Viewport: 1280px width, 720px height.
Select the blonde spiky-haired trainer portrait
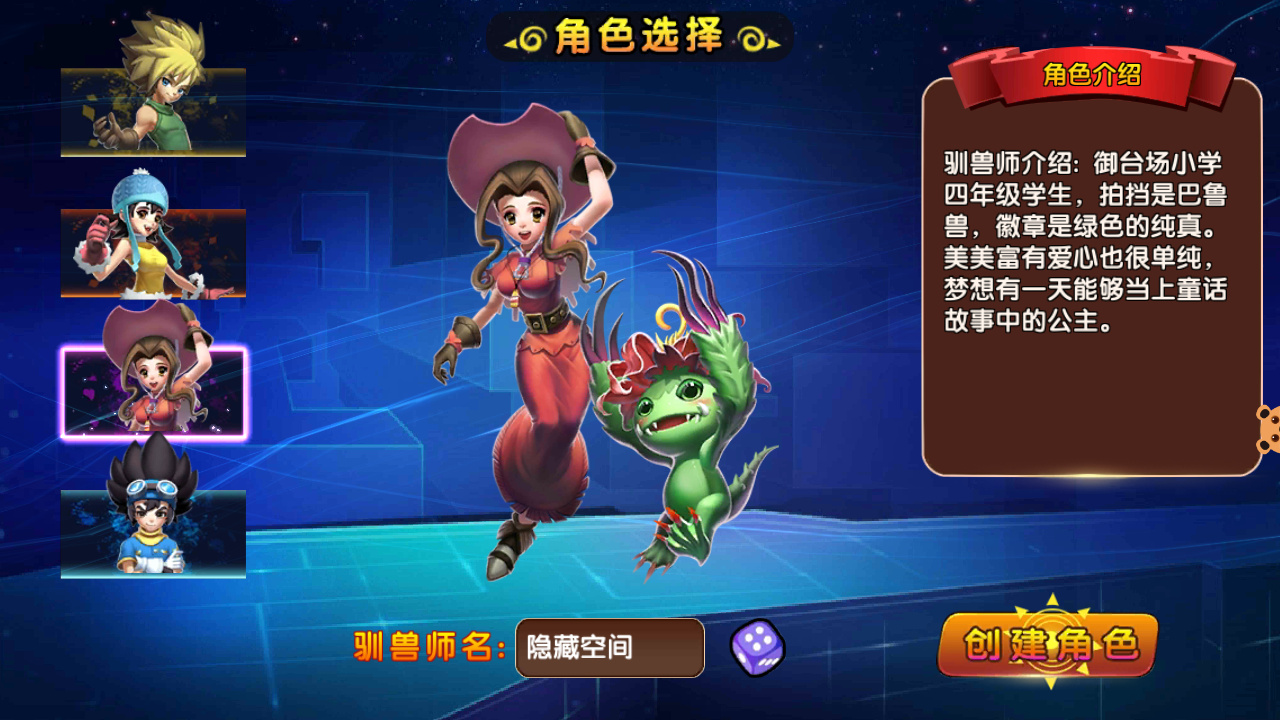pyautogui.click(x=152, y=110)
